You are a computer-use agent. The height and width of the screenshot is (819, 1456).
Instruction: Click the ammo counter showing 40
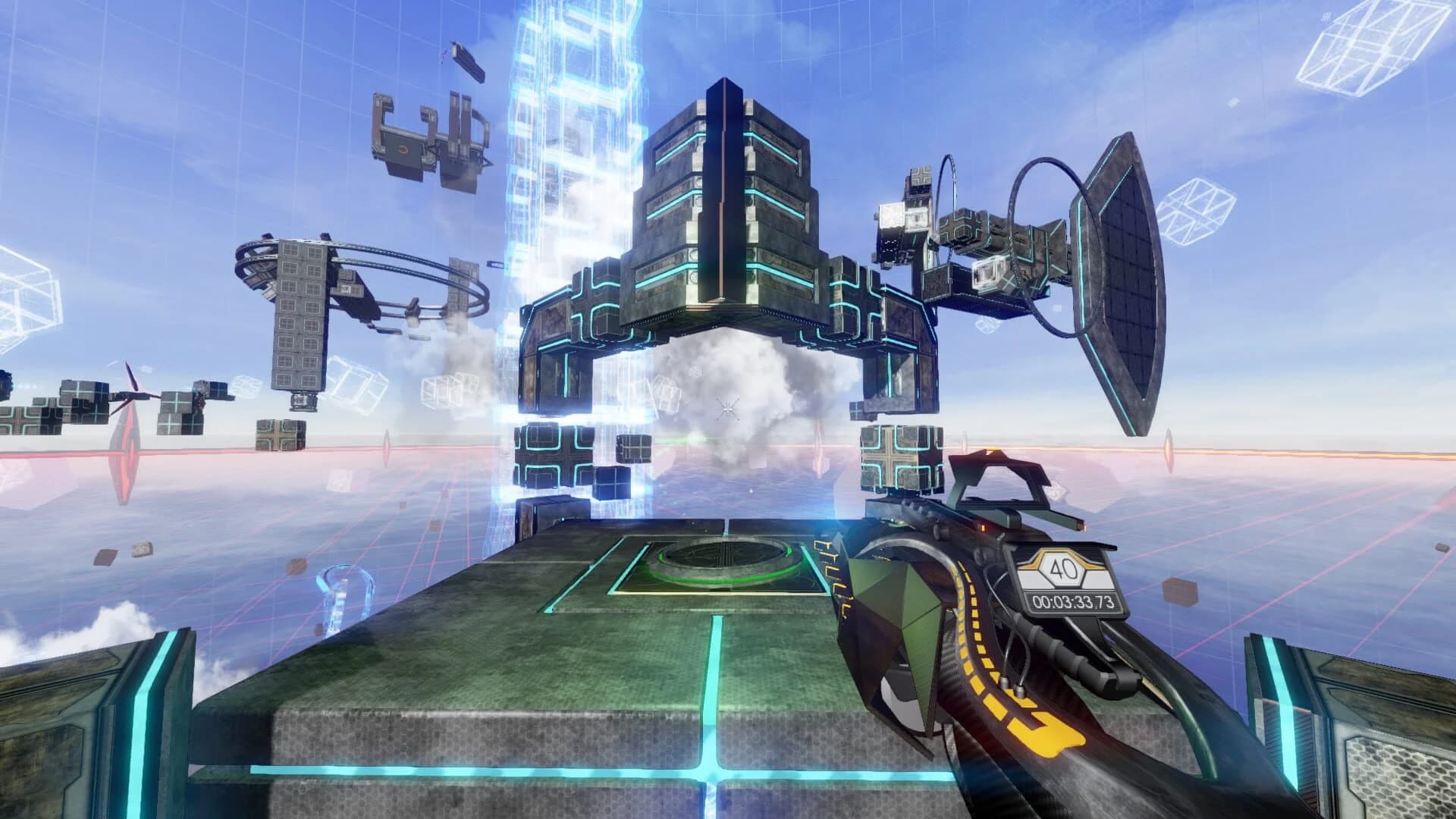click(x=1065, y=566)
